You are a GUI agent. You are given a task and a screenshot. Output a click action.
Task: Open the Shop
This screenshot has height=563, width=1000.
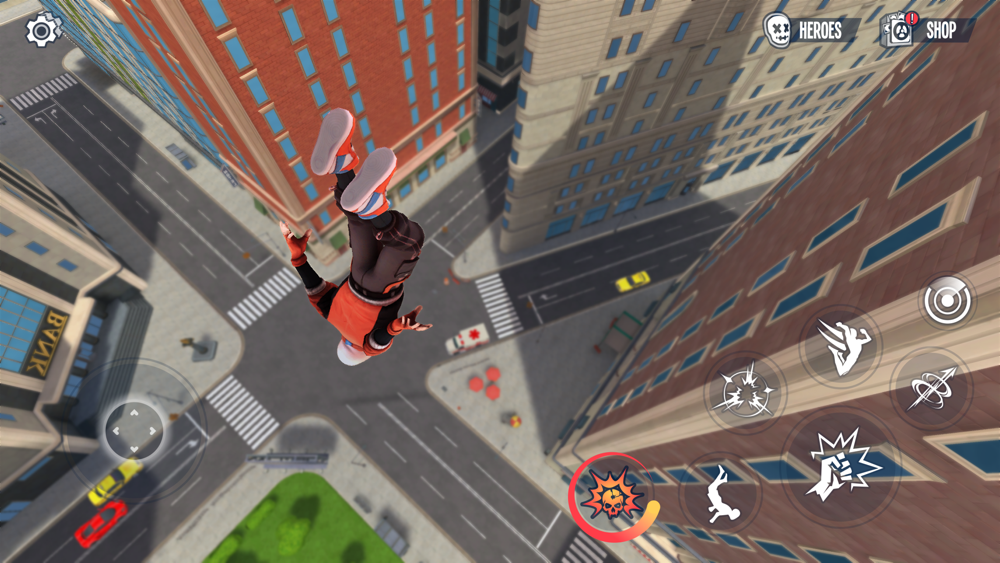click(928, 30)
